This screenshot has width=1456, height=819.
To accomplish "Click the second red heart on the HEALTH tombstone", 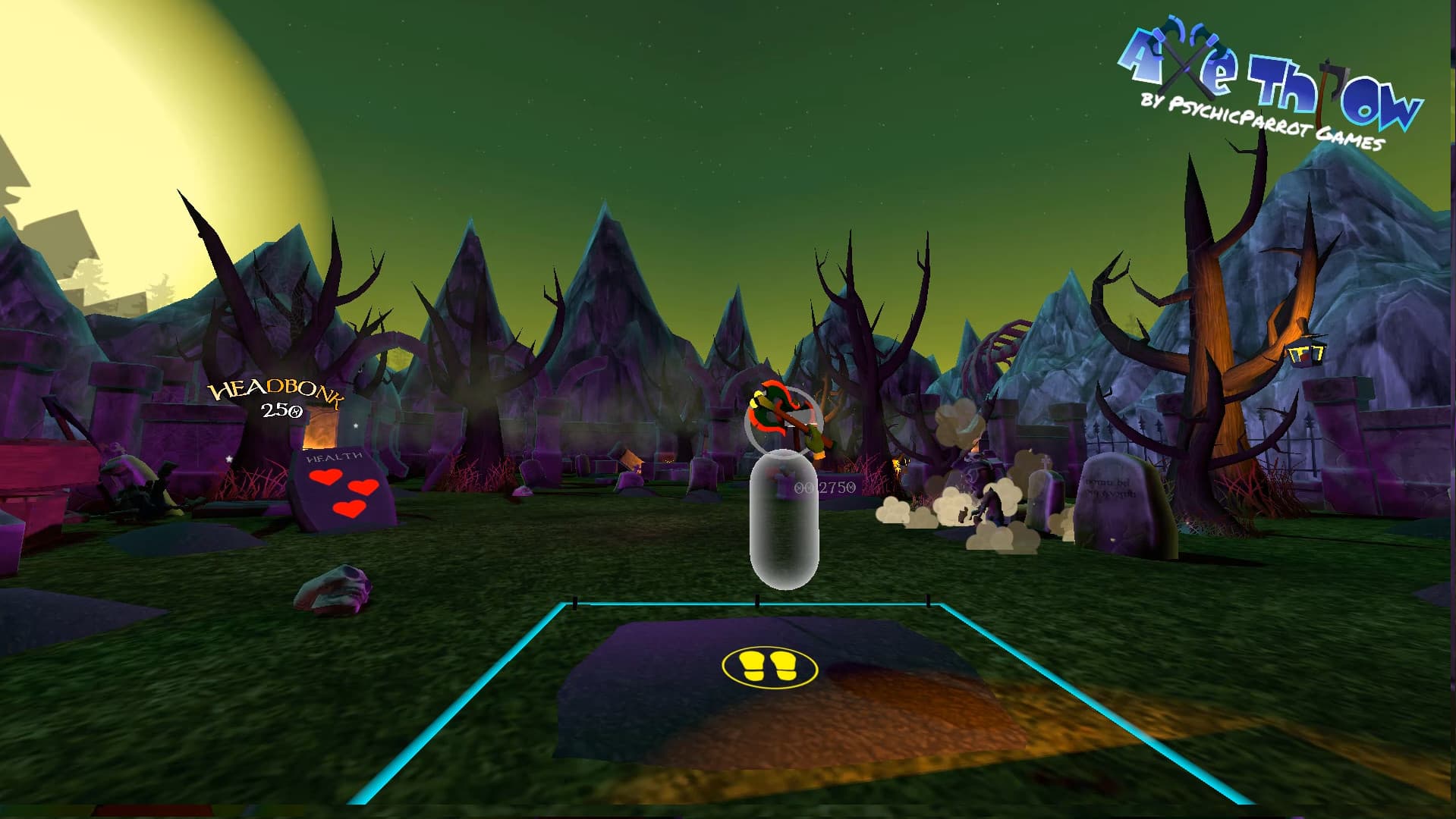I will click(x=363, y=488).
